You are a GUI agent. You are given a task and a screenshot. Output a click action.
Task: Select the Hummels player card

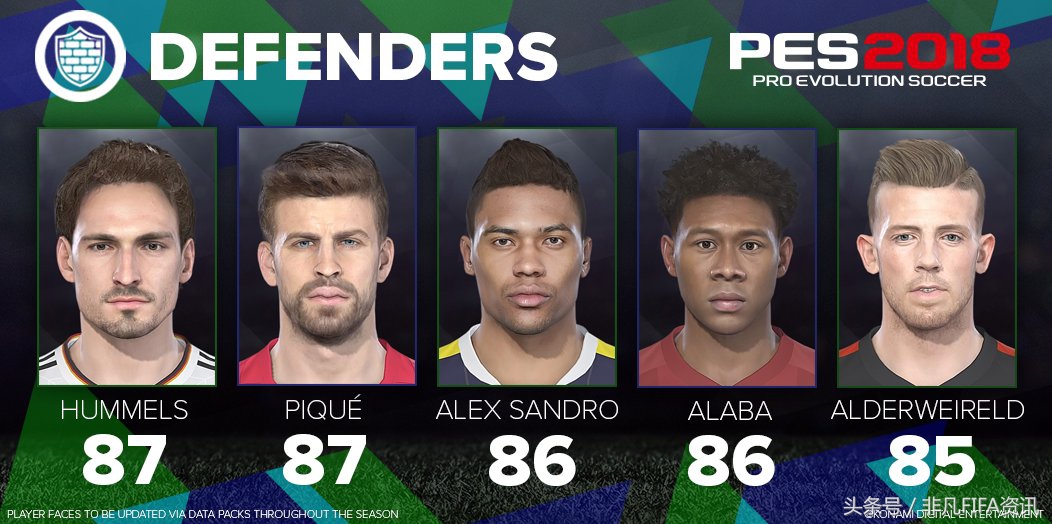pos(127,256)
